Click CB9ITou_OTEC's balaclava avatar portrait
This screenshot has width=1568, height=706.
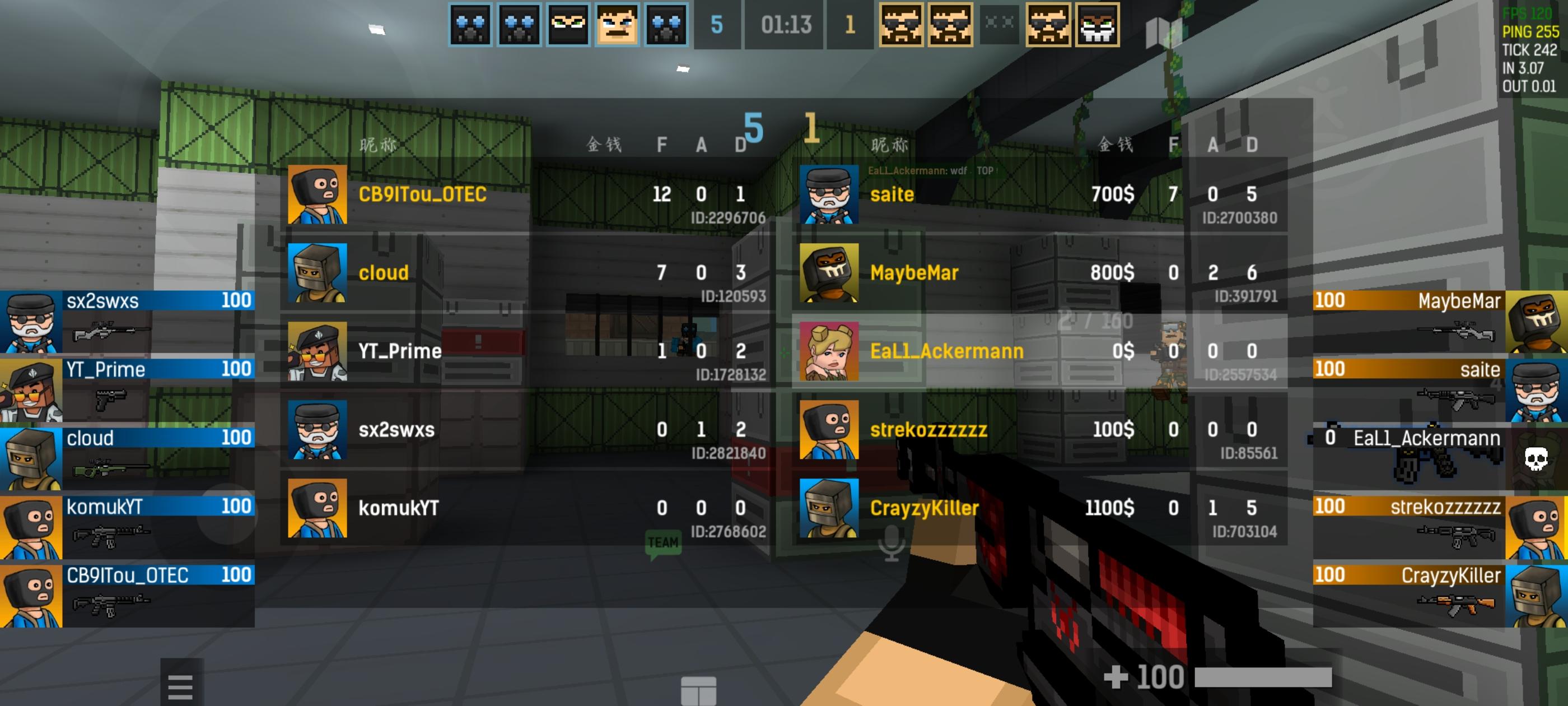point(318,194)
